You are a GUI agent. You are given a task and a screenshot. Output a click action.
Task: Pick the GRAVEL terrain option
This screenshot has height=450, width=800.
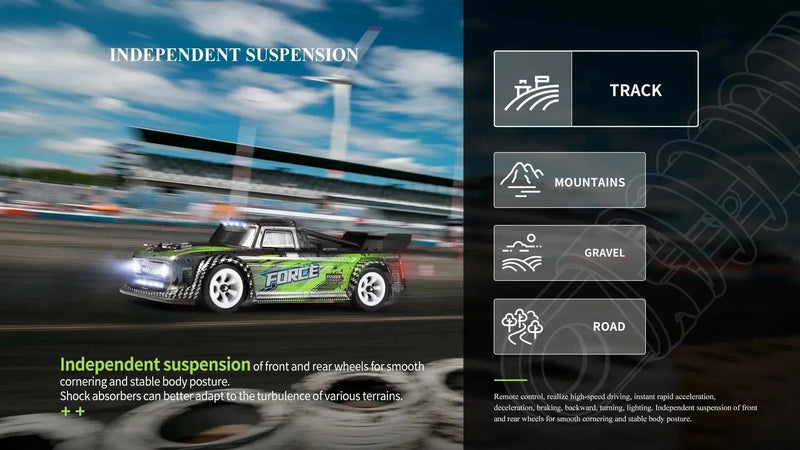coord(570,253)
